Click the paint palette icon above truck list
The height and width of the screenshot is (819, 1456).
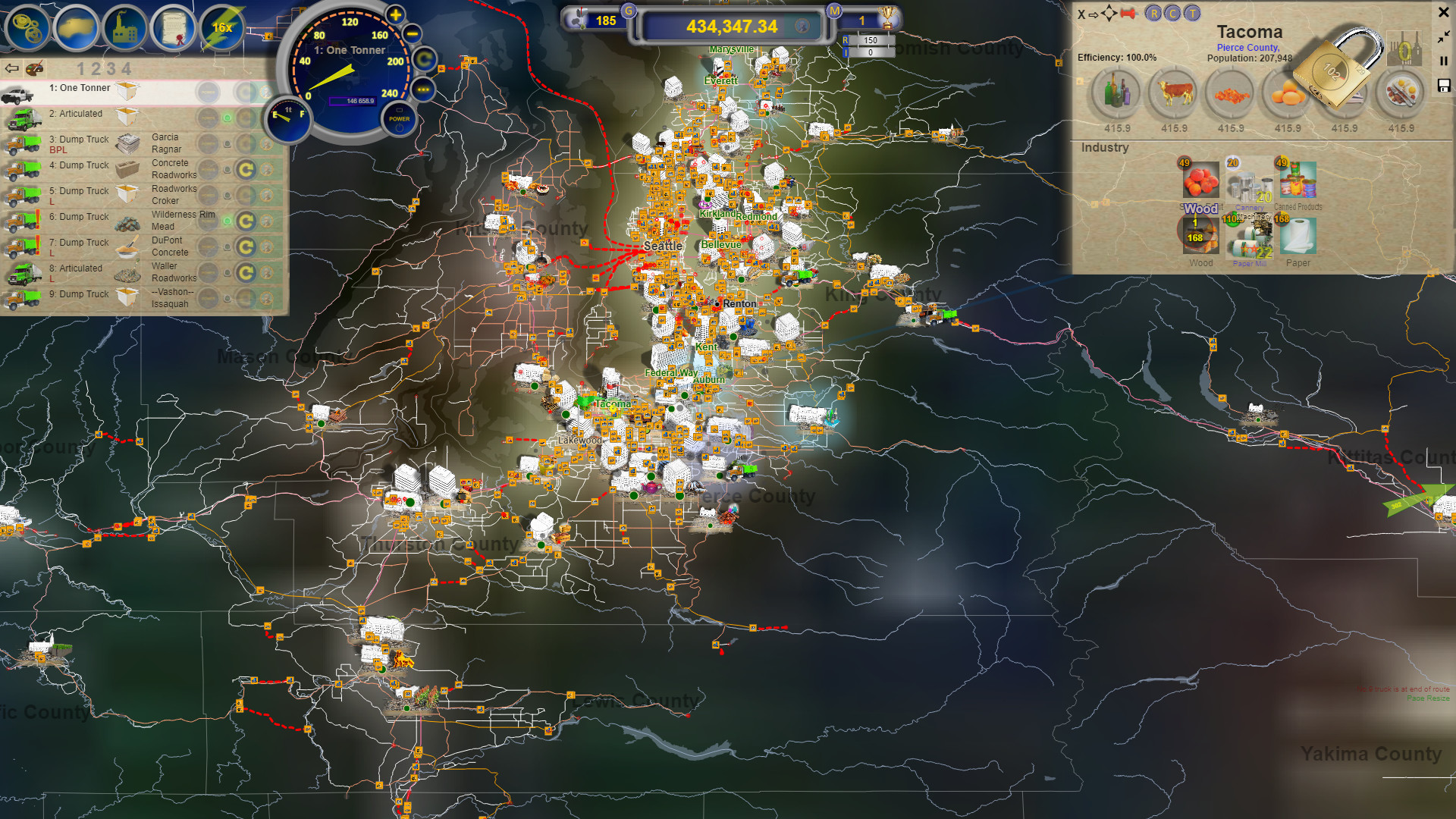pos(35,70)
